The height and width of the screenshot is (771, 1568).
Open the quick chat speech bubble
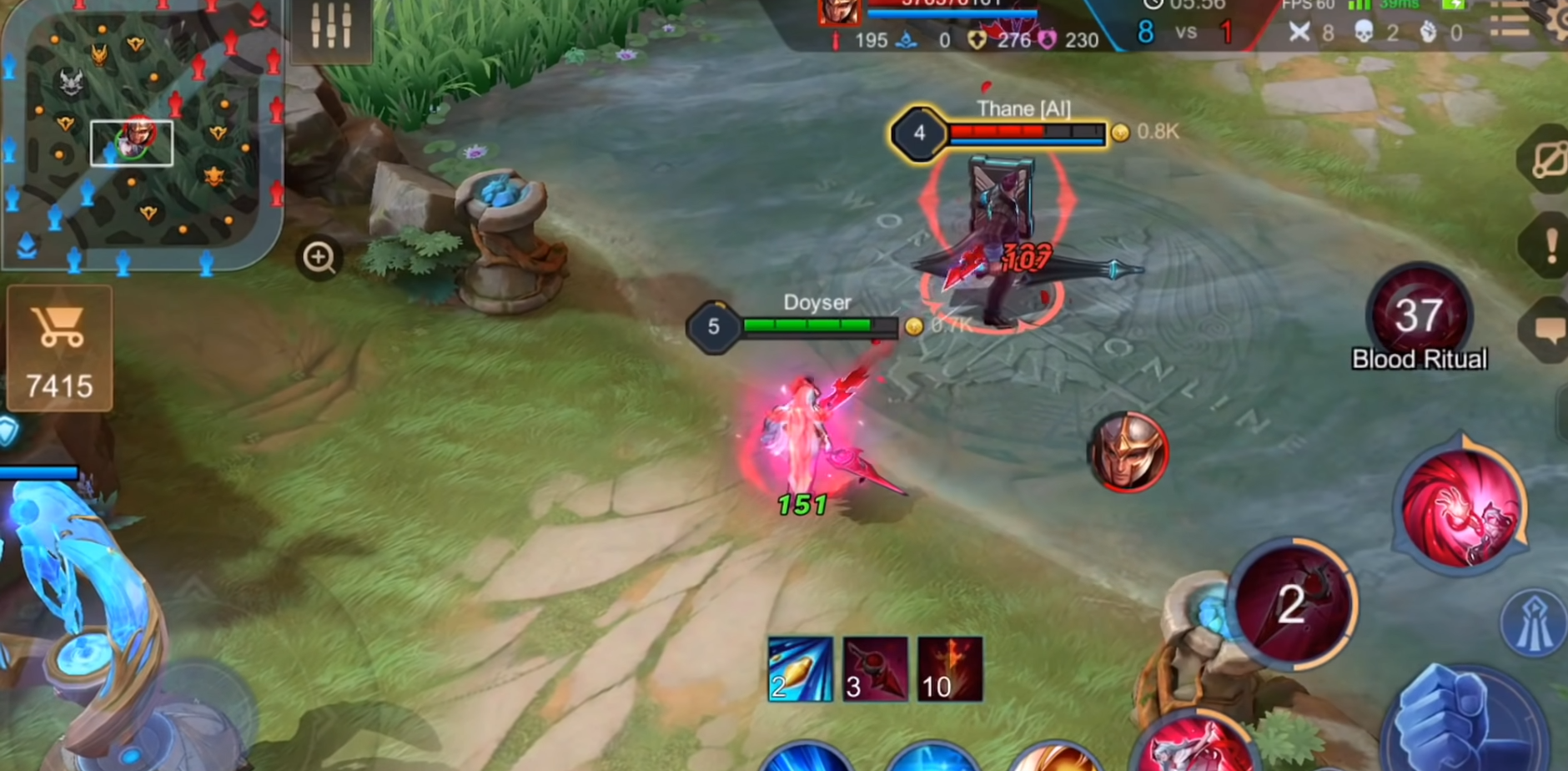click(x=1550, y=330)
